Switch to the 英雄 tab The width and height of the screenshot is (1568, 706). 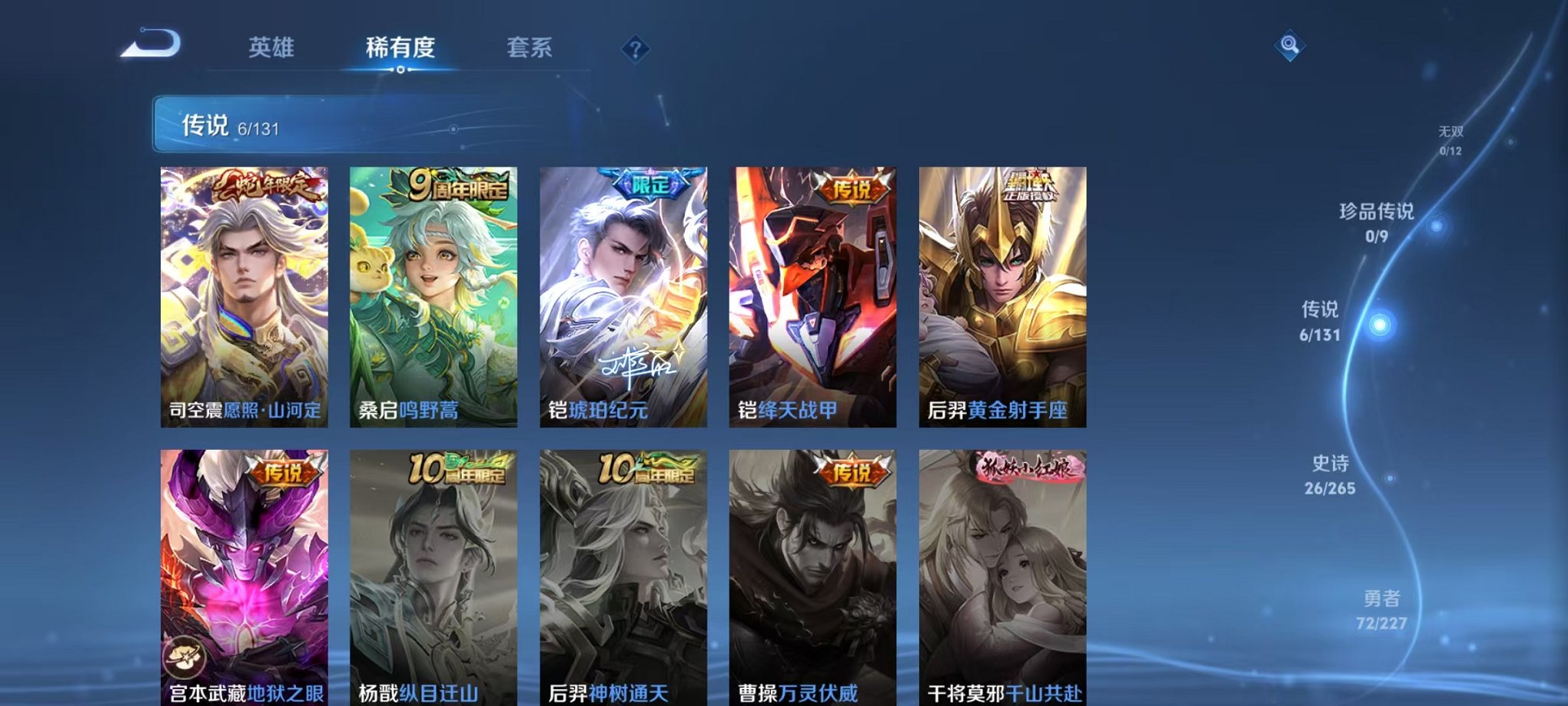(273, 48)
